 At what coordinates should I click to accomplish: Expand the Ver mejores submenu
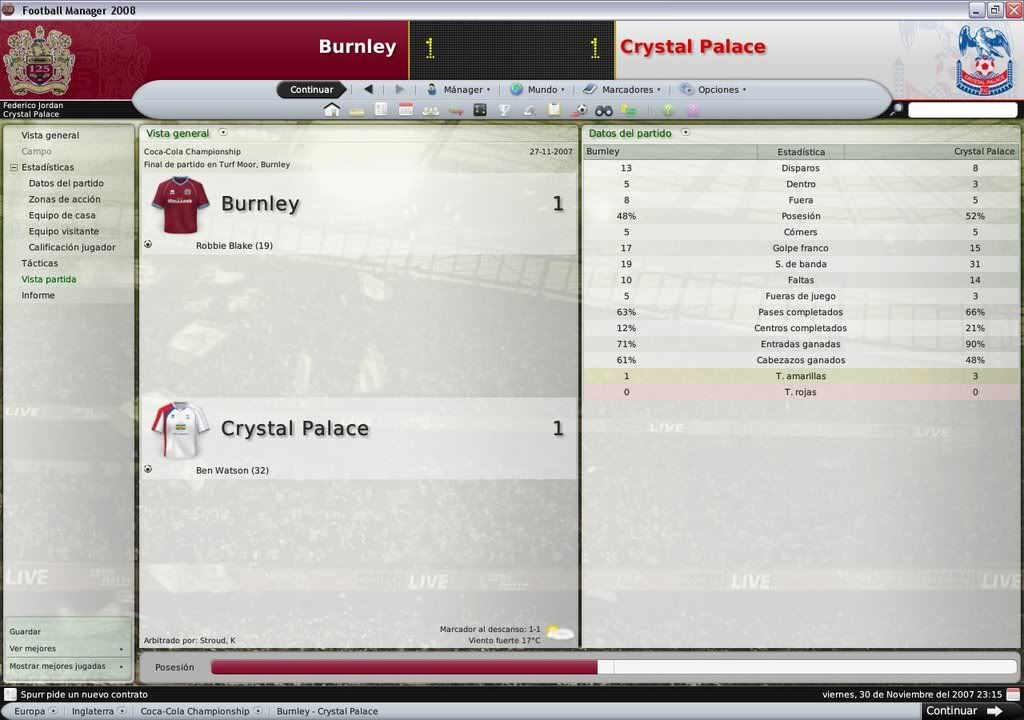(66, 649)
